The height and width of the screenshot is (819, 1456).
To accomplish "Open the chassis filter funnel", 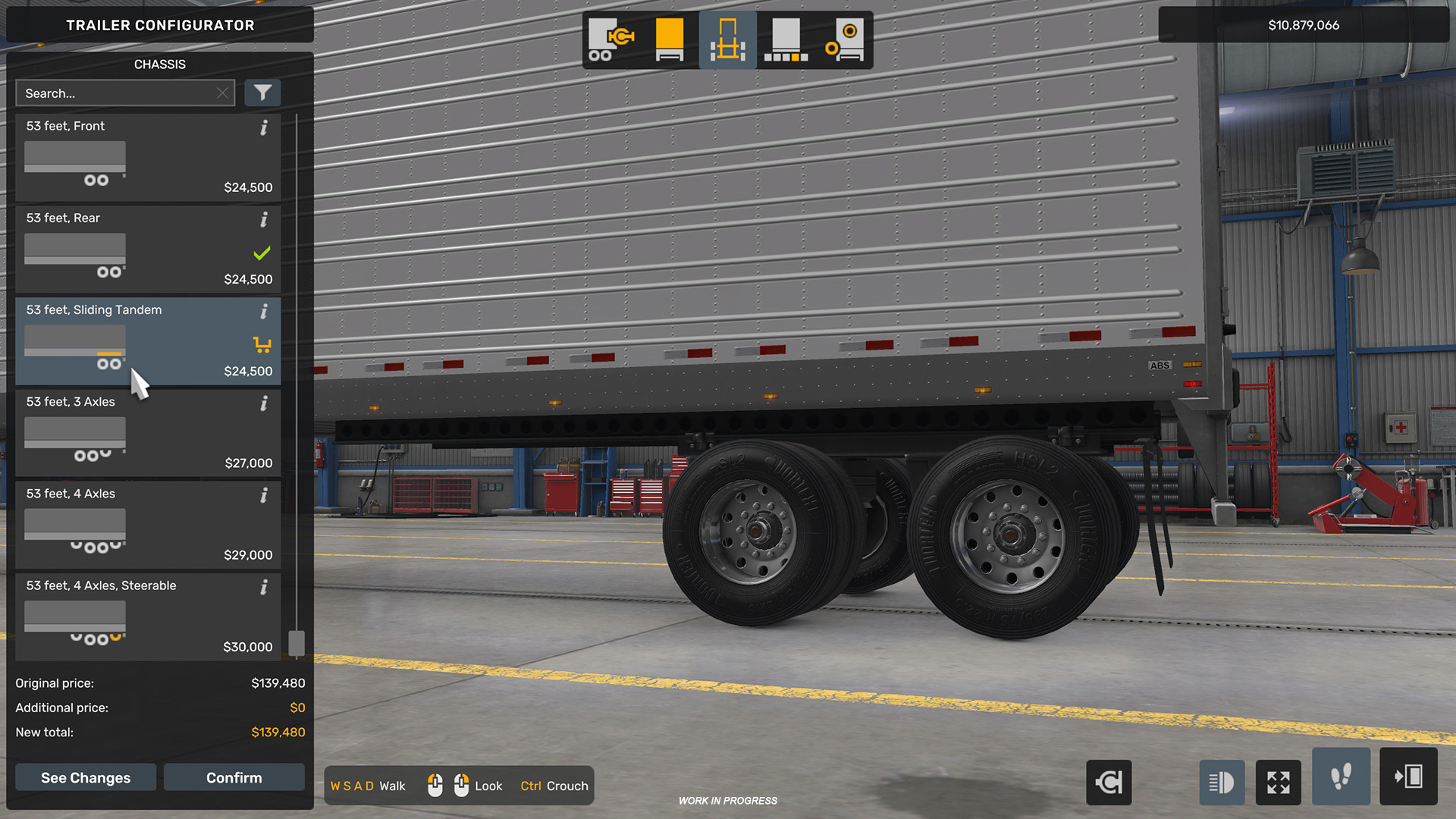I will 262,93.
